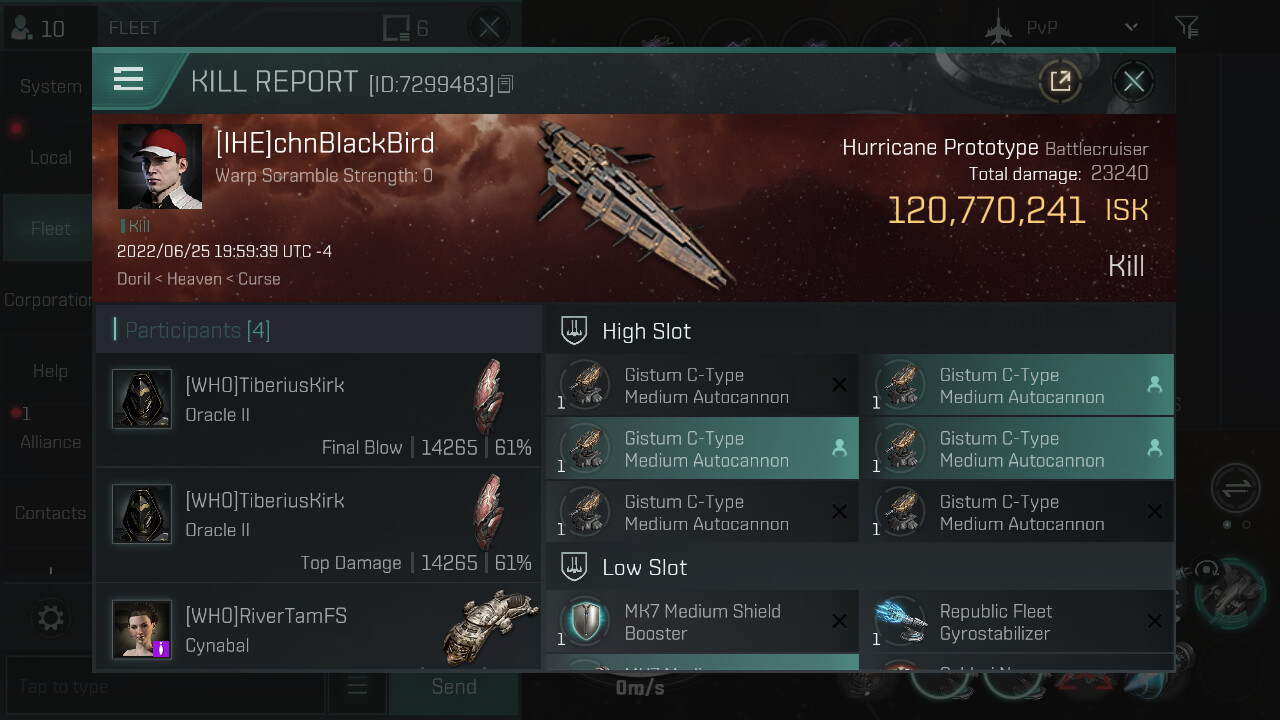
Task: Open RiverTamFS participant entry
Action: click(318, 628)
